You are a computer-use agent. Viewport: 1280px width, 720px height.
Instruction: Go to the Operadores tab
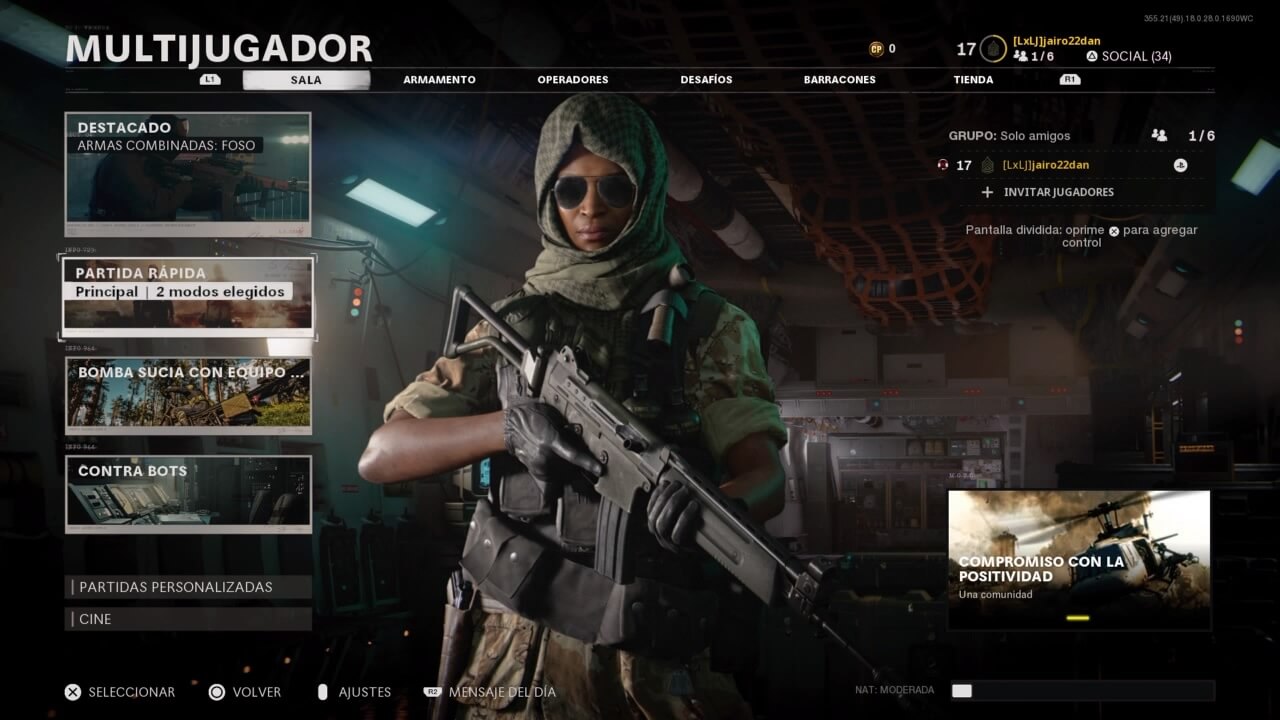572,80
